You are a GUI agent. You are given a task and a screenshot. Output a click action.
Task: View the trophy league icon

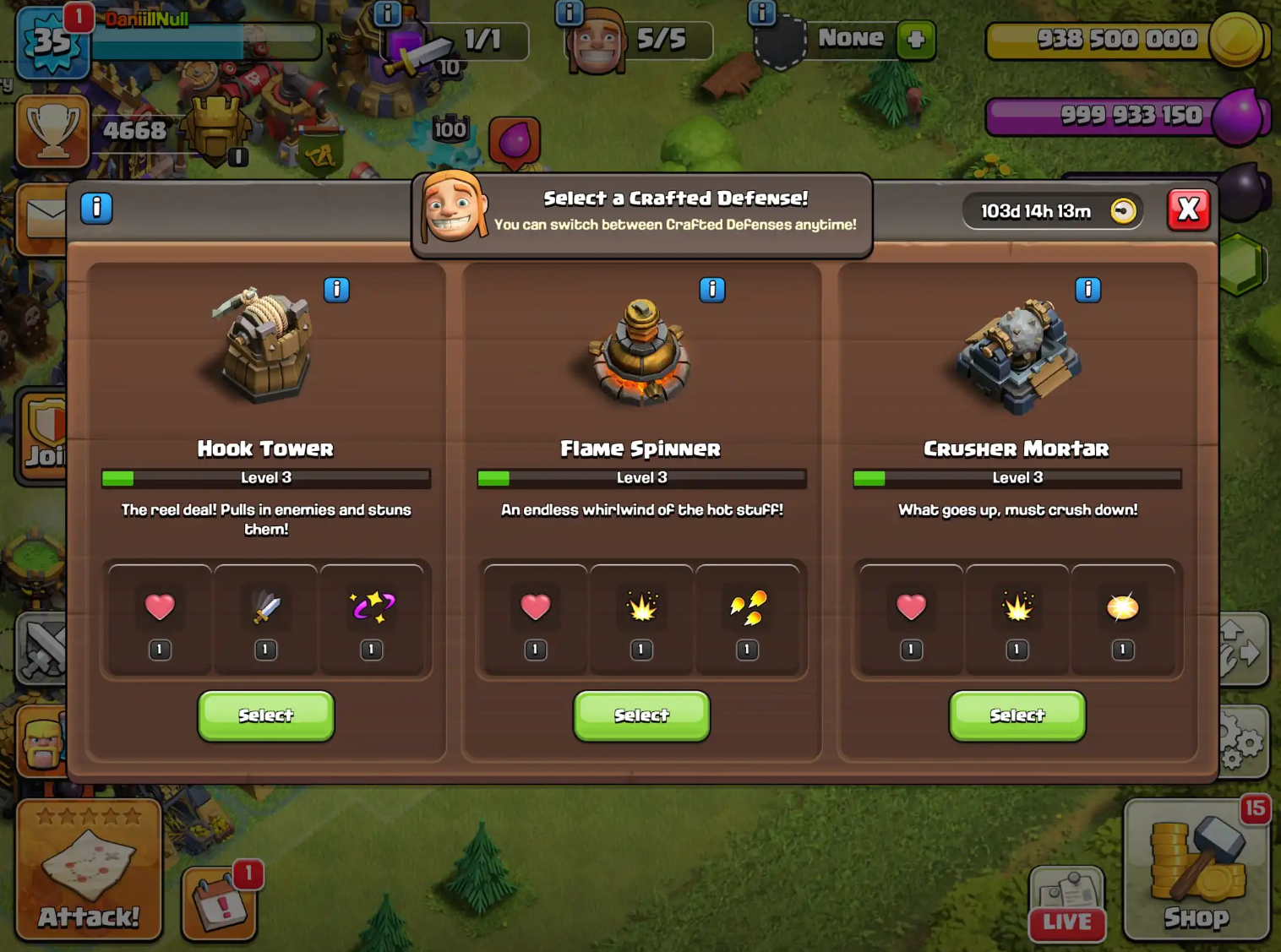52,130
